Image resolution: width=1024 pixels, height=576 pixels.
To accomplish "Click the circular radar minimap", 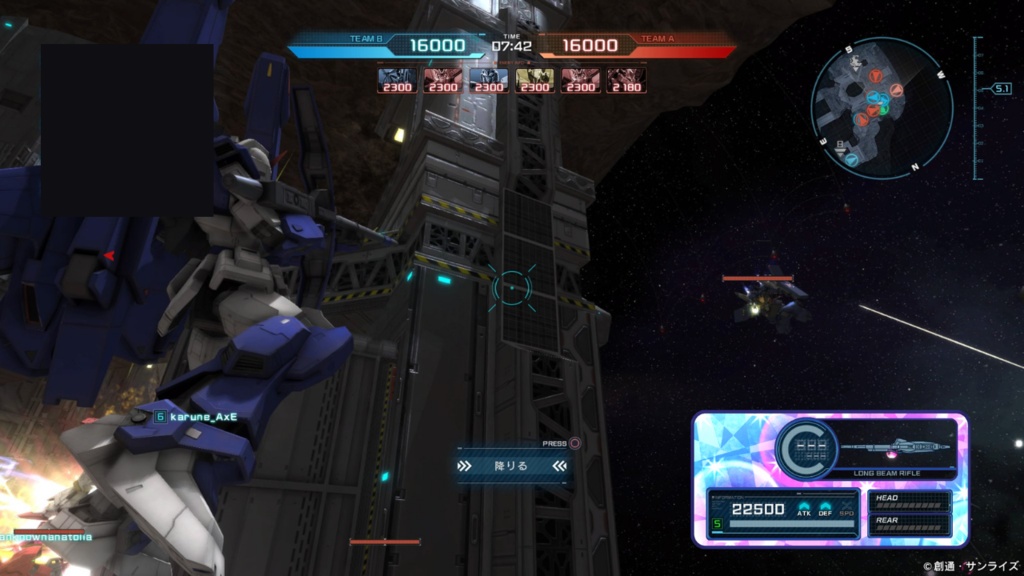I will (x=881, y=107).
